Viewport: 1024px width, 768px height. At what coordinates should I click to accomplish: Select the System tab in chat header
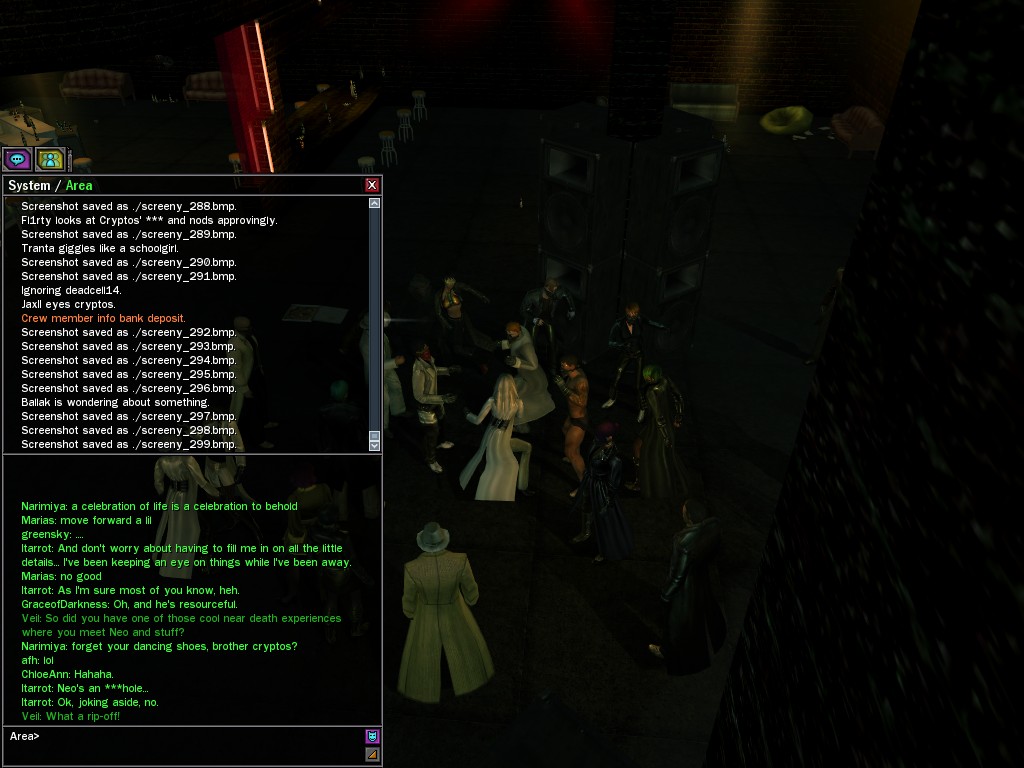[28, 185]
